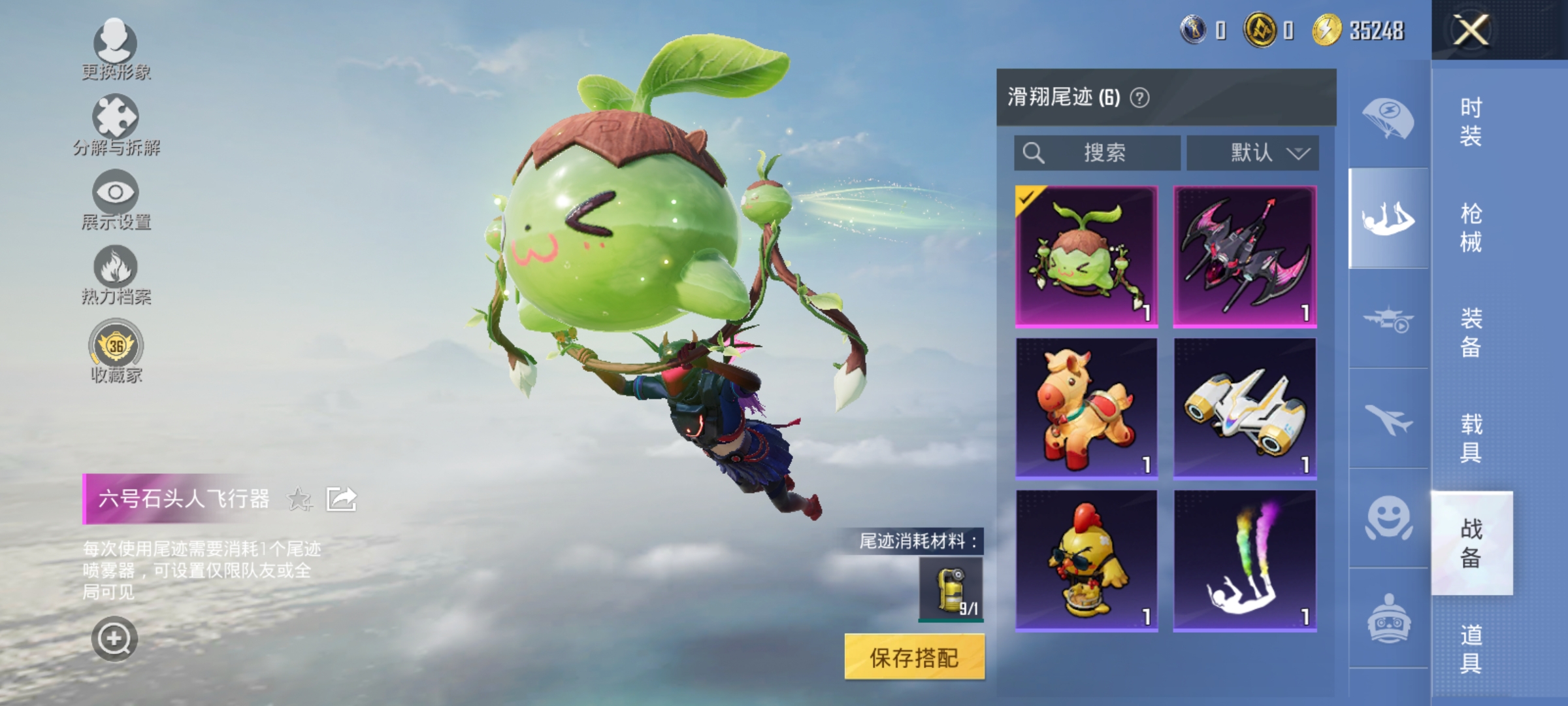Screen dimensions: 1568x706
Task: Open the 更换形象 appearance changer
Action: pos(115,52)
